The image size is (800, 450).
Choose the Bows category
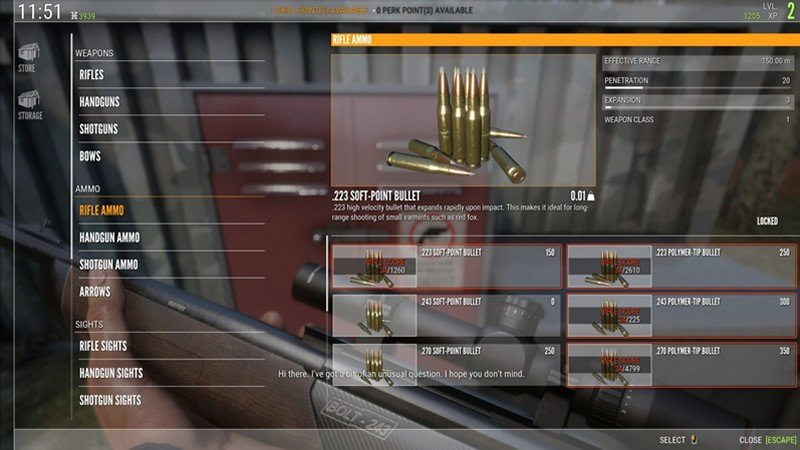pyautogui.click(x=90, y=156)
